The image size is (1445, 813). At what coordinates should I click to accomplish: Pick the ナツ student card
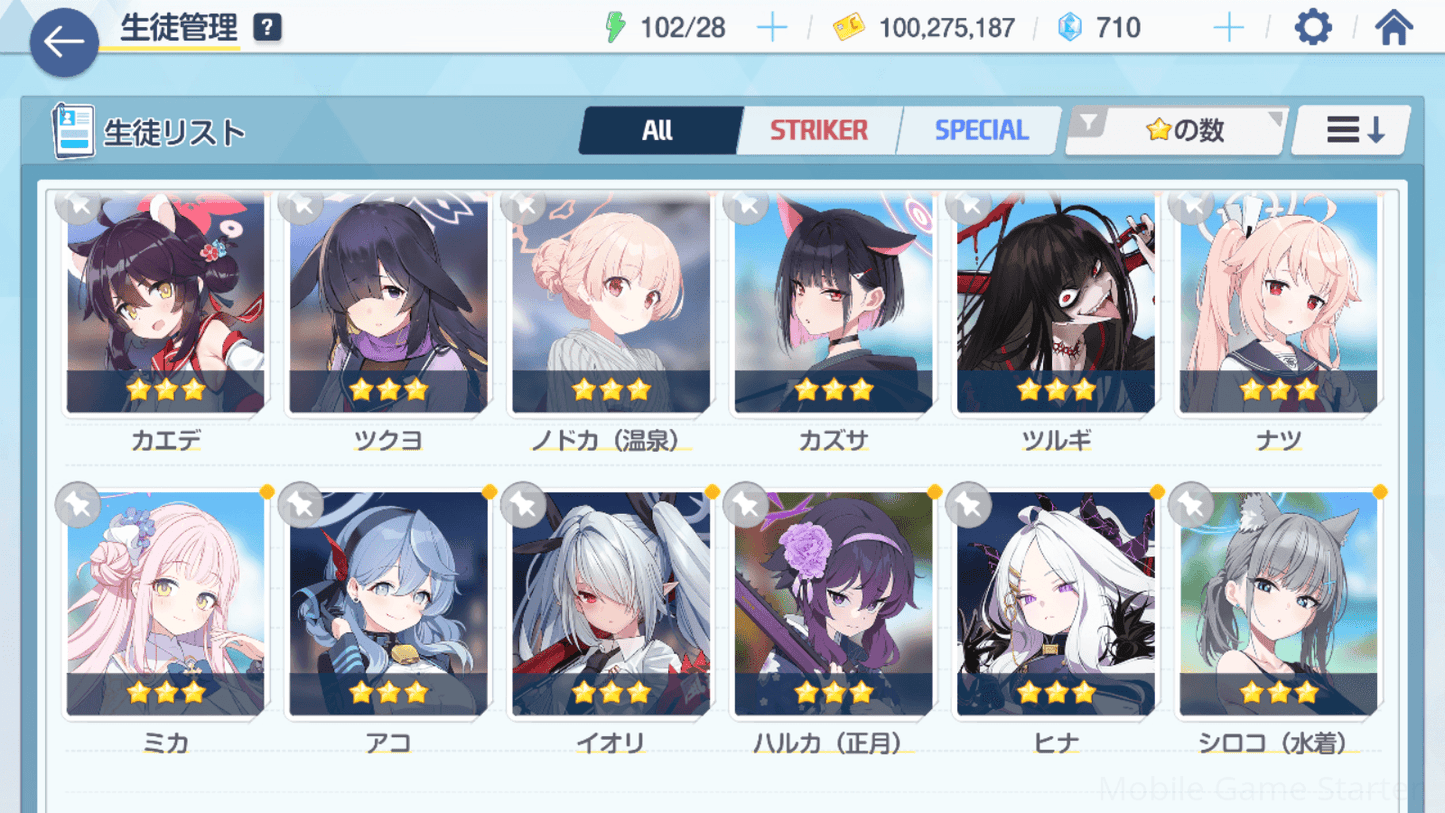point(1278,305)
